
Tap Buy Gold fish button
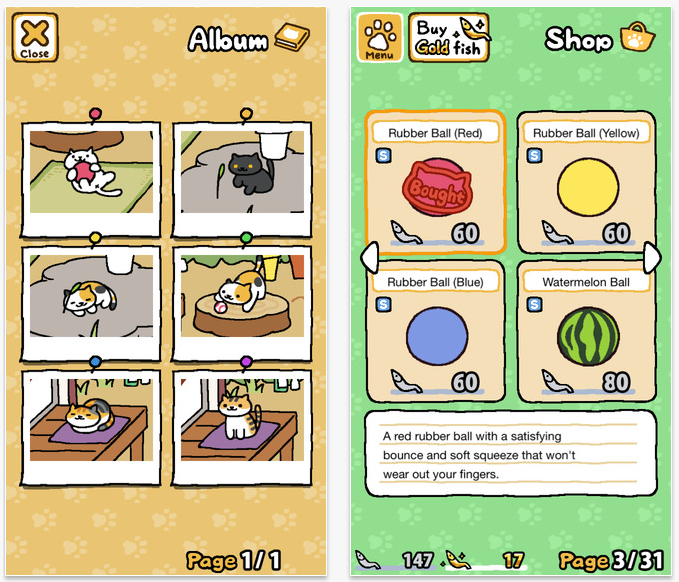tap(448, 38)
